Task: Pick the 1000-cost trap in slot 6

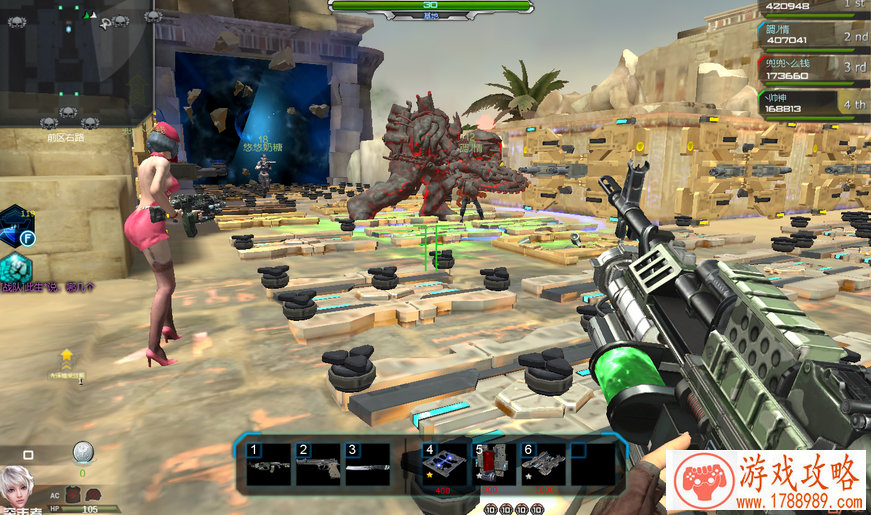Action: [x=541, y=466]
